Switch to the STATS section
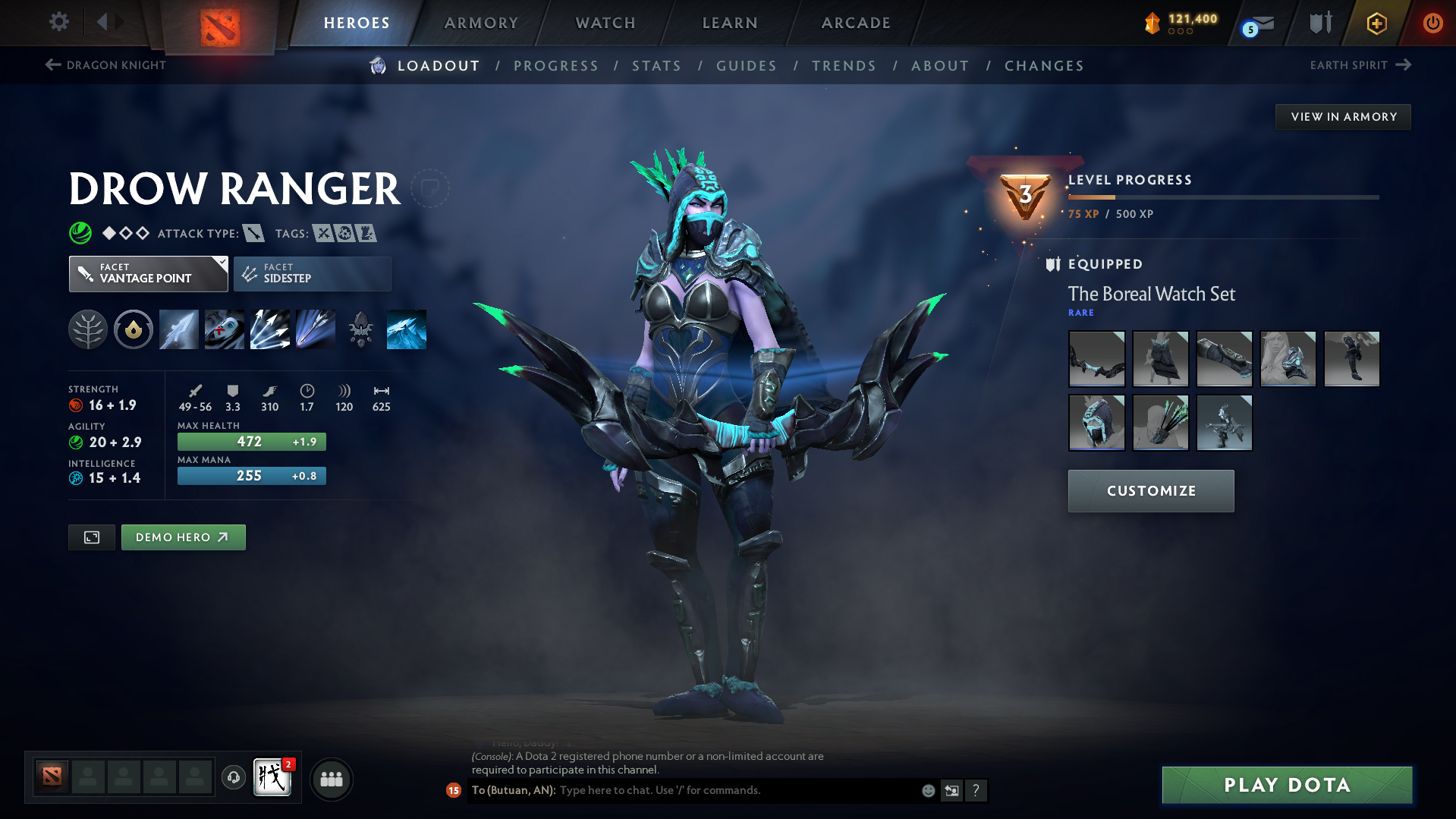The image size is (1456, 819). [x=656, y=66]
